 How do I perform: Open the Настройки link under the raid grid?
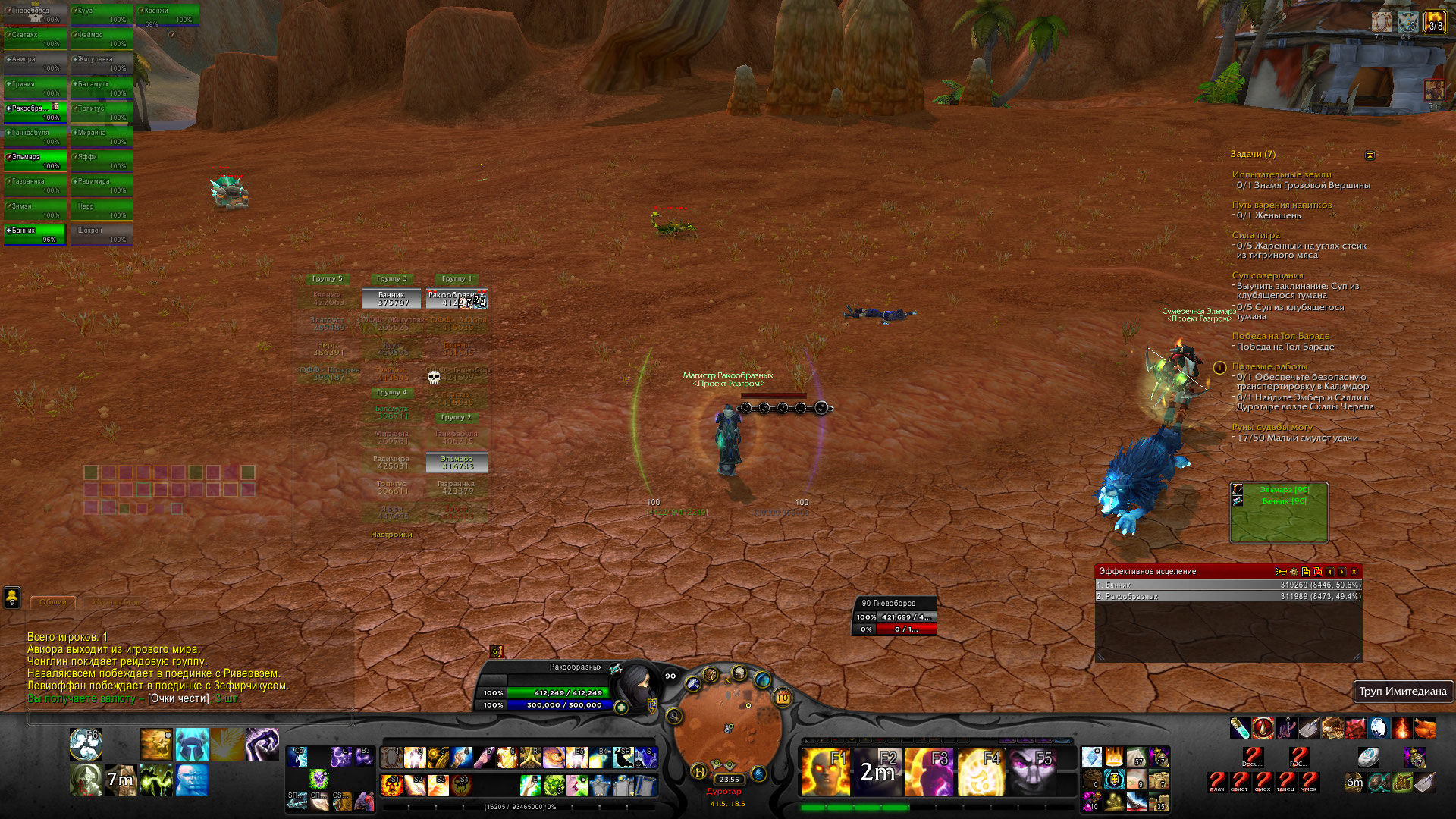[x=391, y=535]
